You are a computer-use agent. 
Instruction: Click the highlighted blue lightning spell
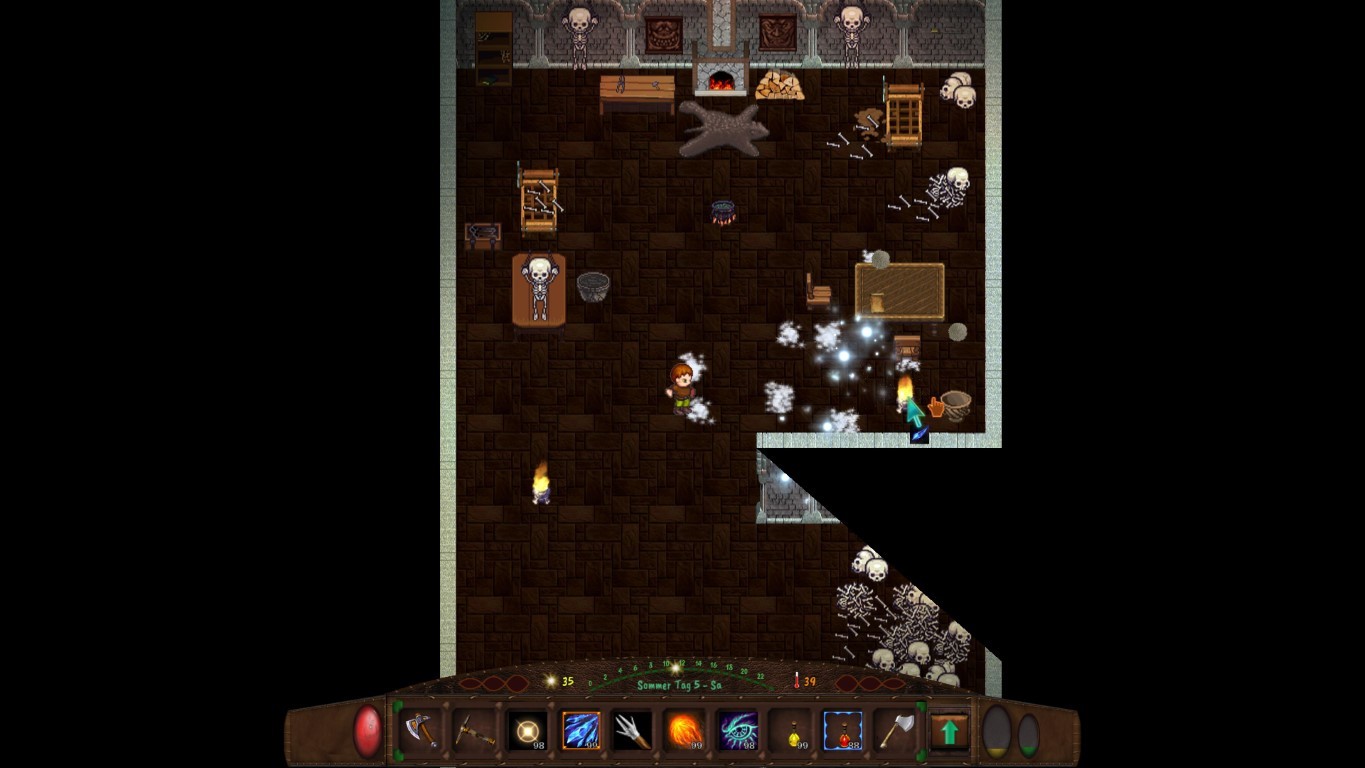point(581,731)
